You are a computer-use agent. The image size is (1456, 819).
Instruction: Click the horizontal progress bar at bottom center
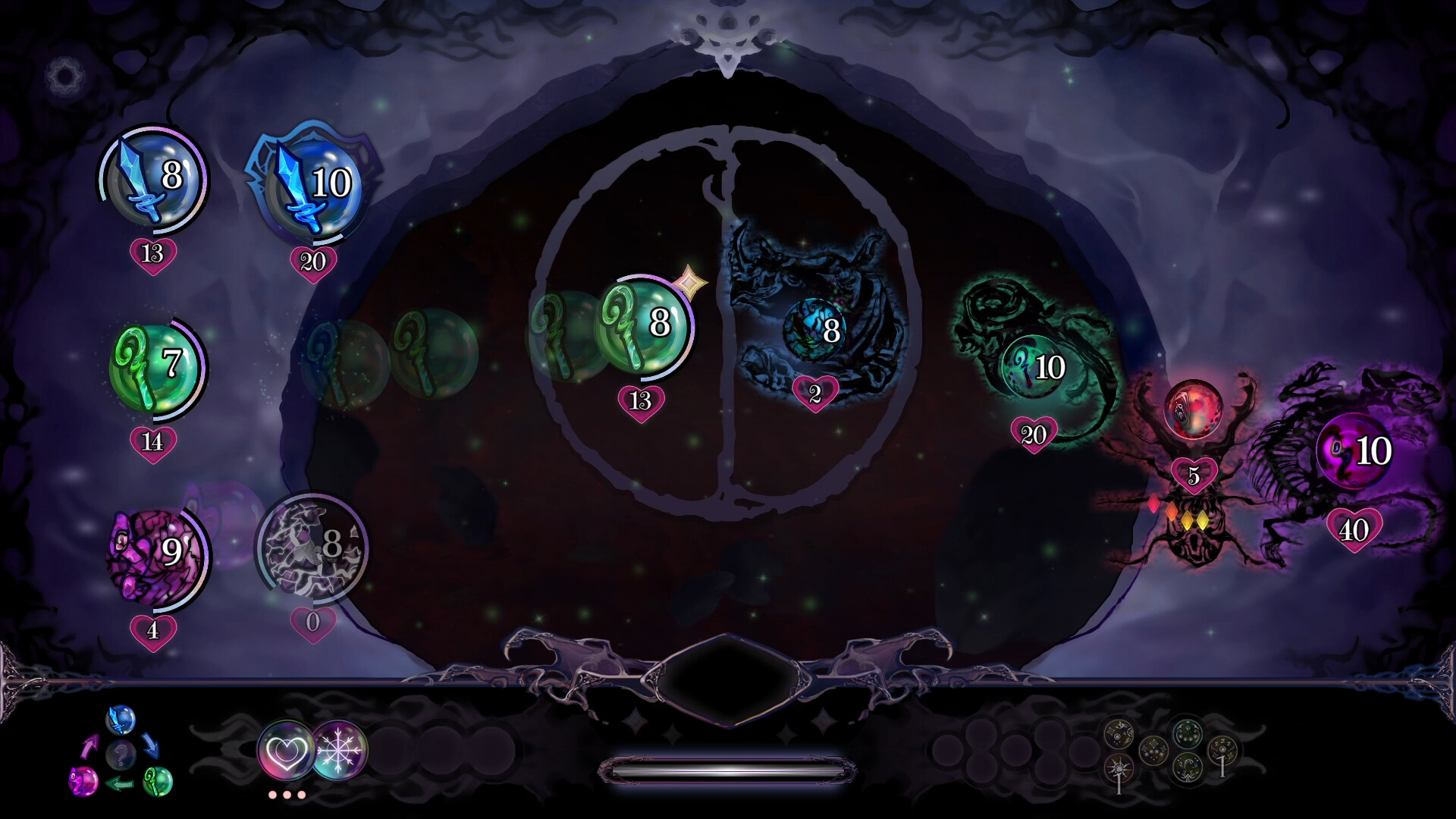pos(728,769)
